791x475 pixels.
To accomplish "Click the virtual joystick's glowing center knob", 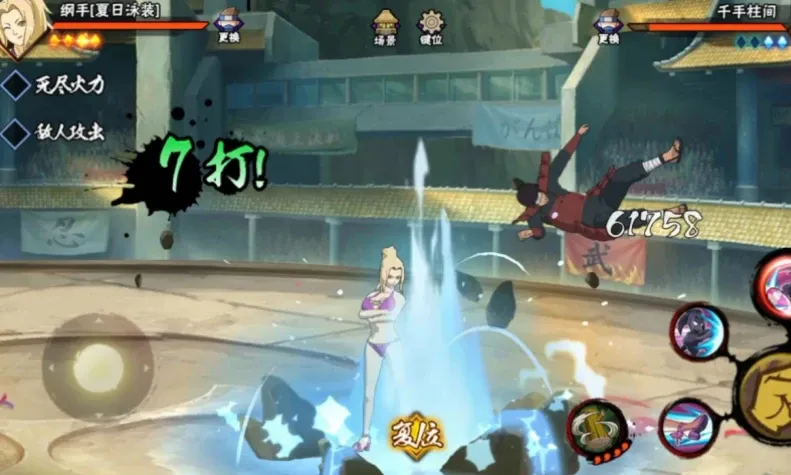I will (x=98, y=365).
